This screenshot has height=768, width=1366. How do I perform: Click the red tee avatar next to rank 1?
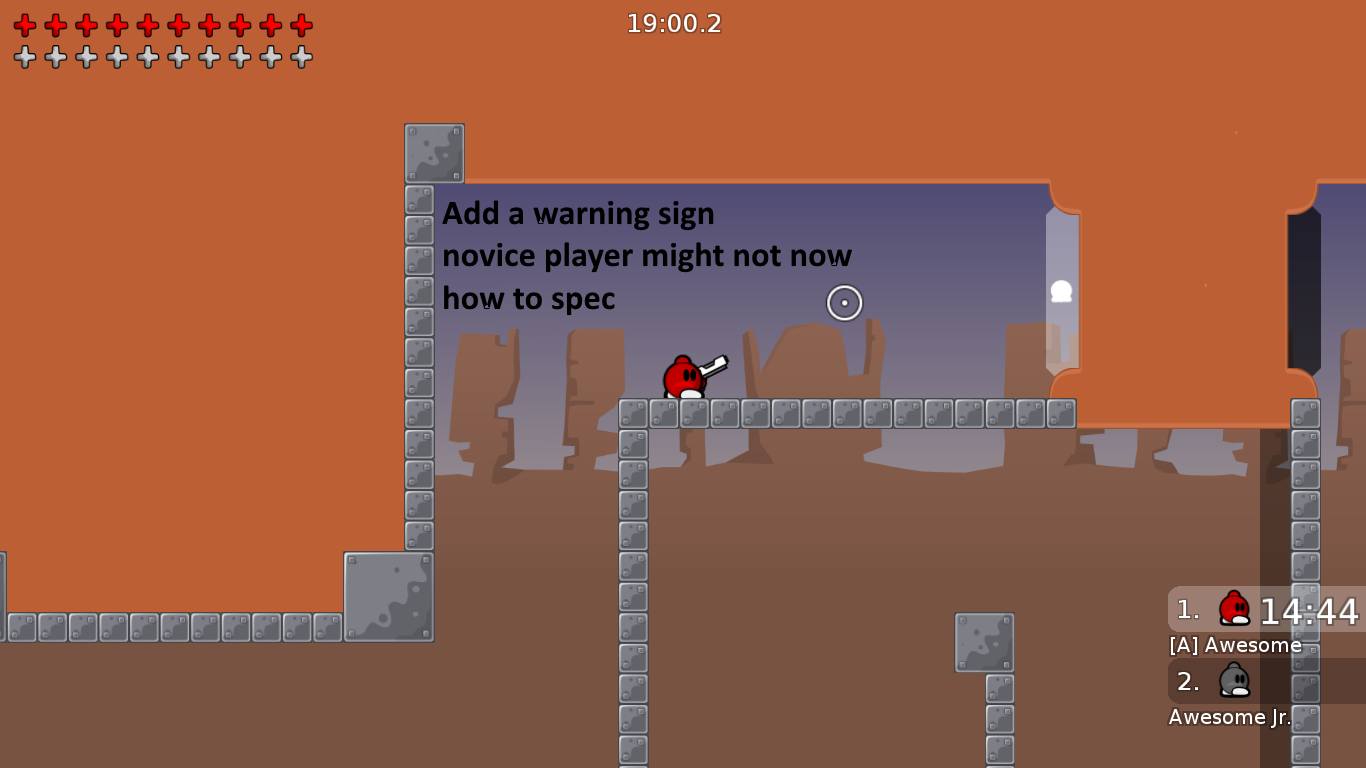1233,610
